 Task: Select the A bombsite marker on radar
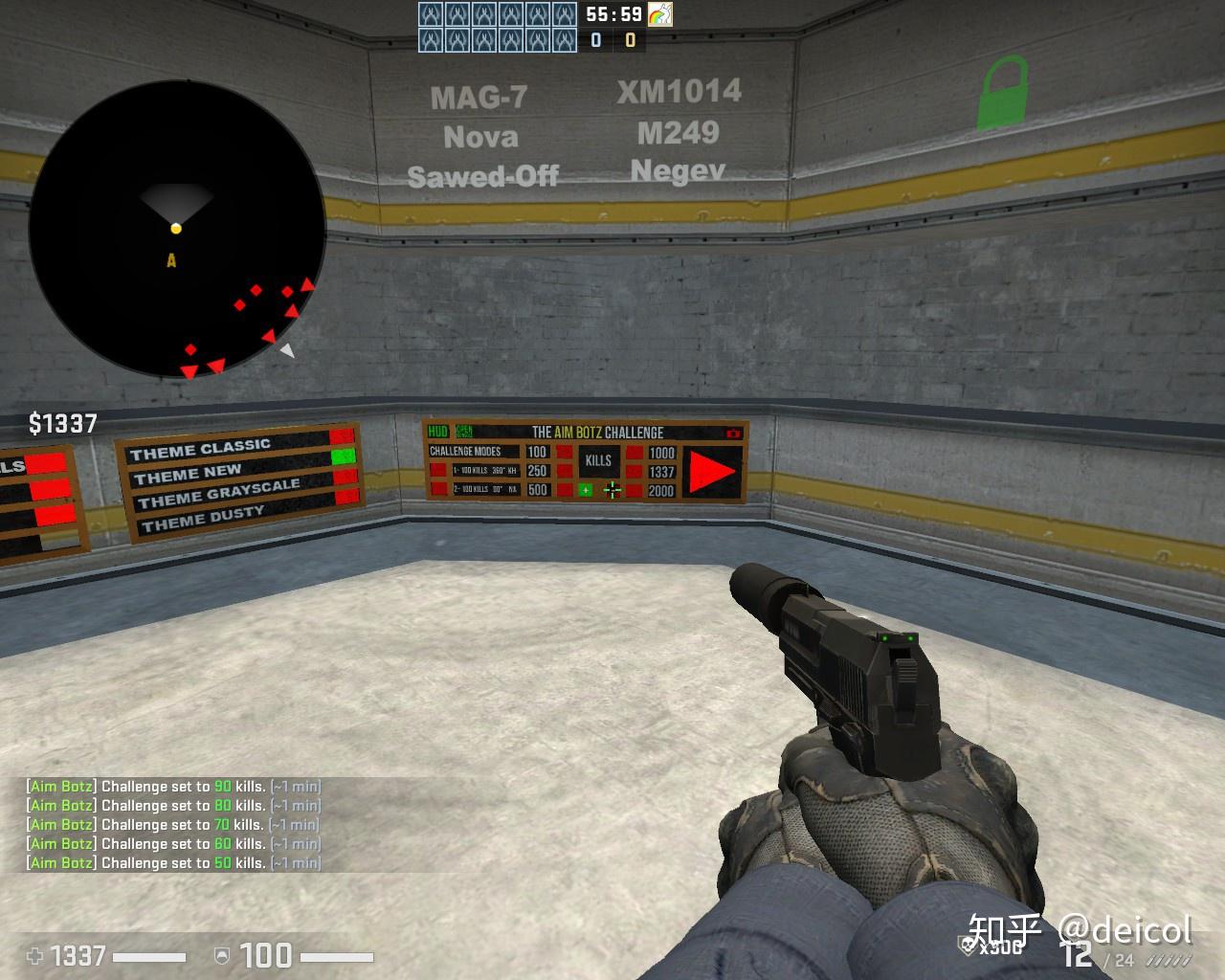(x=171, y=260)
